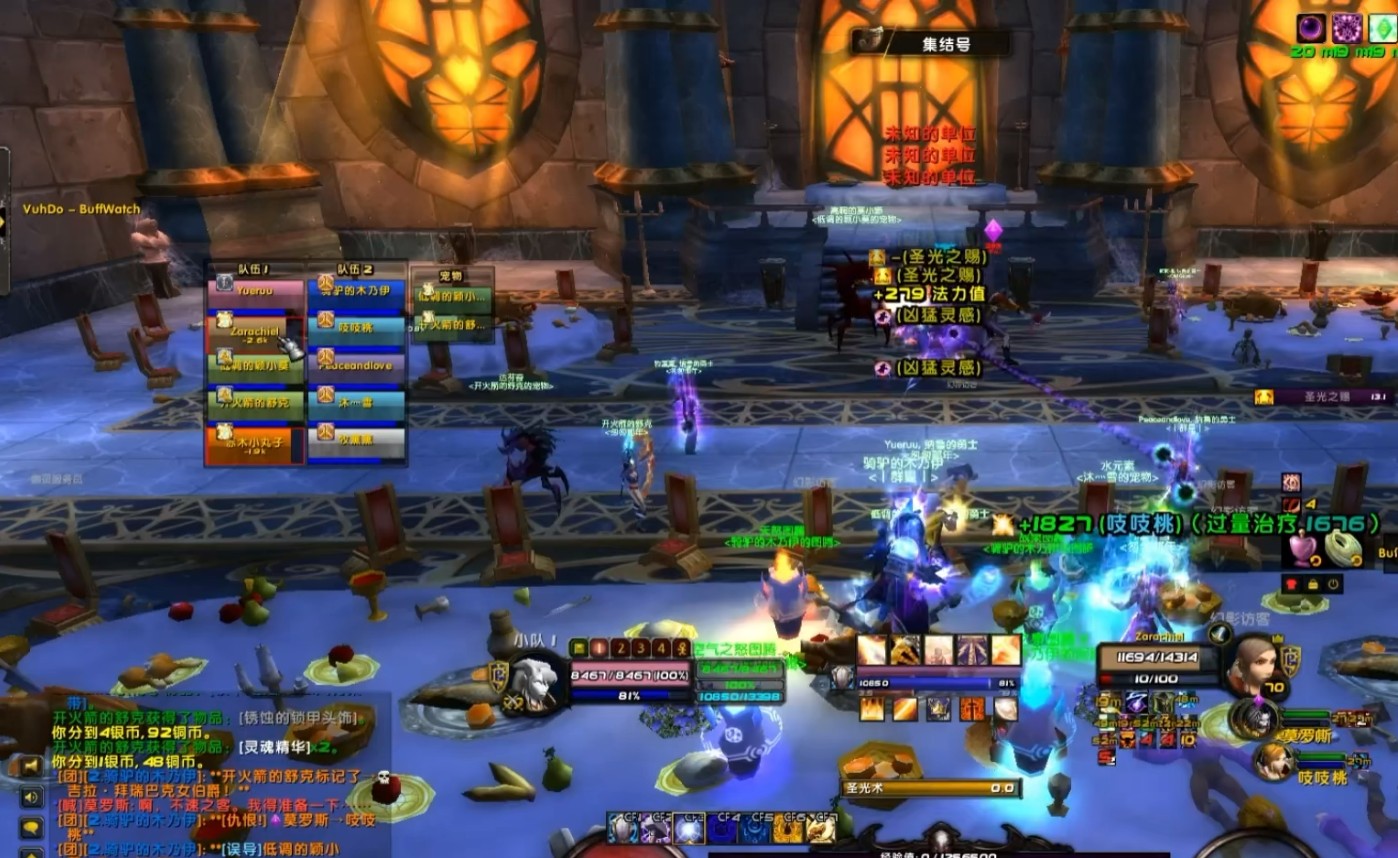Select Peaceandlove in the group 2 frames
Screen dimensions: 1398x858
[x=356, y=366]
